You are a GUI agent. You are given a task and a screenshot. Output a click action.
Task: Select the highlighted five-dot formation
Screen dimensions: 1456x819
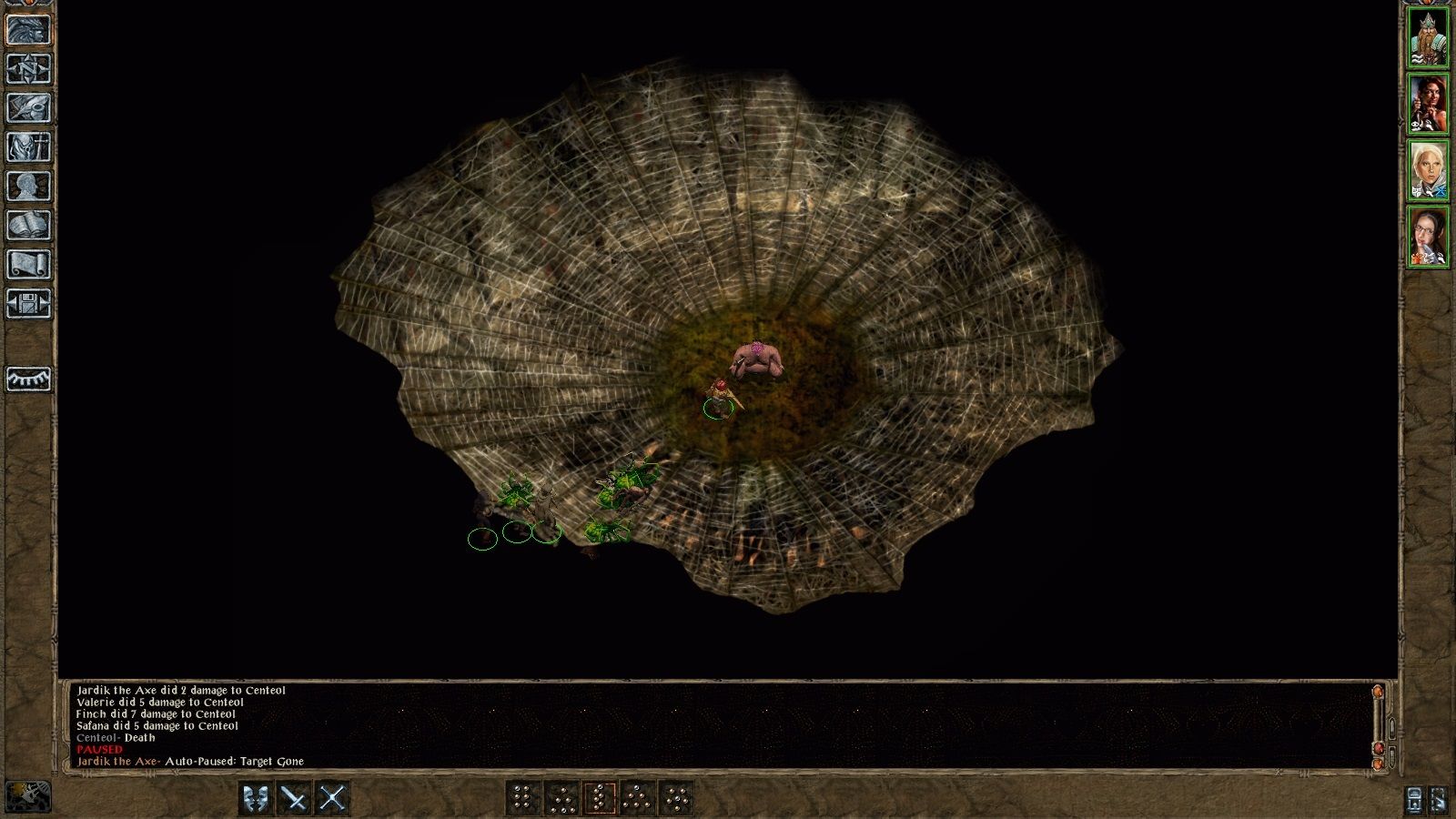tap(602, 800)
